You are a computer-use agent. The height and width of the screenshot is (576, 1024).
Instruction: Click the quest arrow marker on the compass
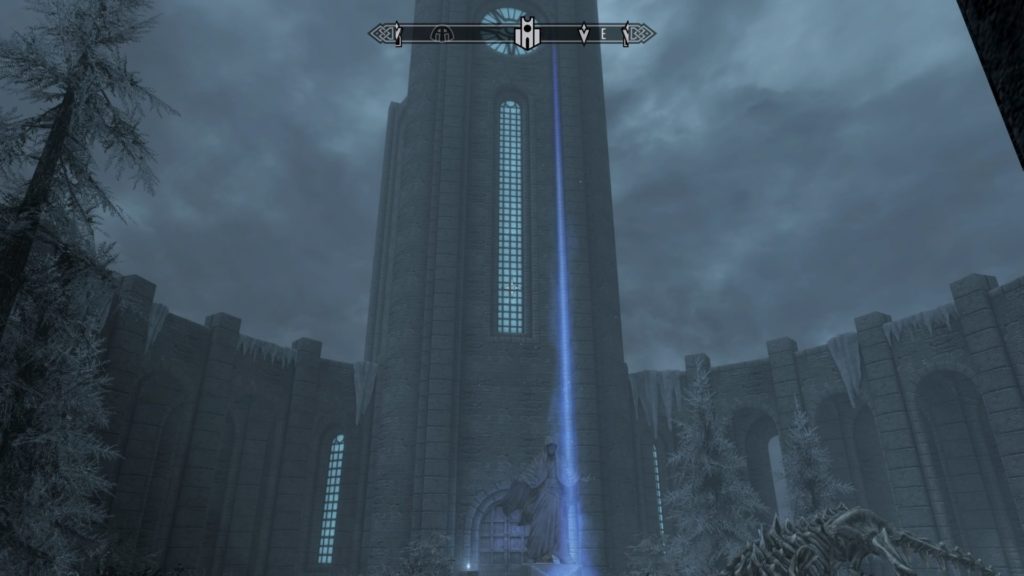pos(584,35)
